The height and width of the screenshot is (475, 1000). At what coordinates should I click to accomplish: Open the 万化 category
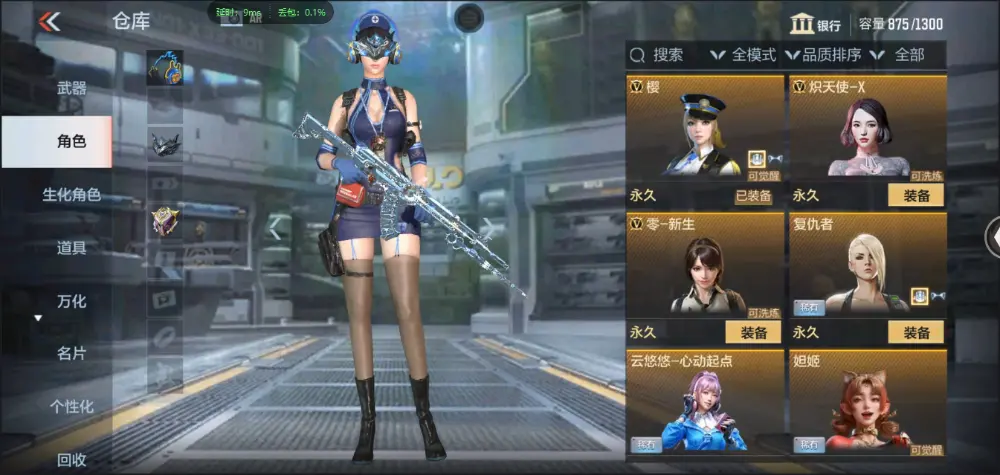(x=71, y=301)
